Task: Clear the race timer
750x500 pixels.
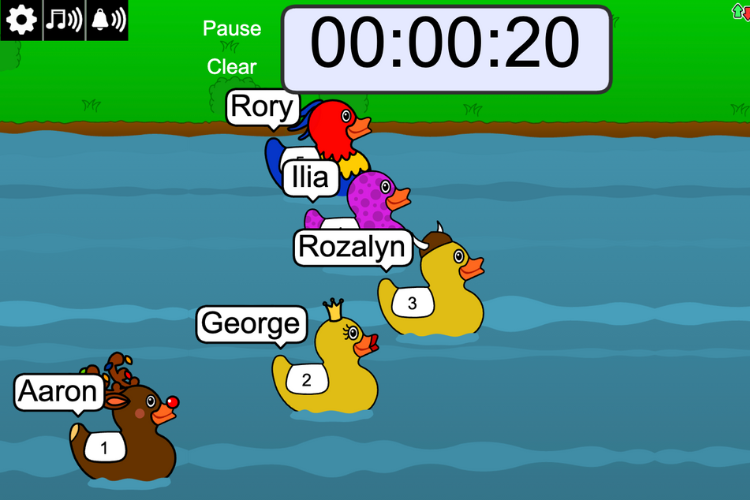Action: point(232,67)
